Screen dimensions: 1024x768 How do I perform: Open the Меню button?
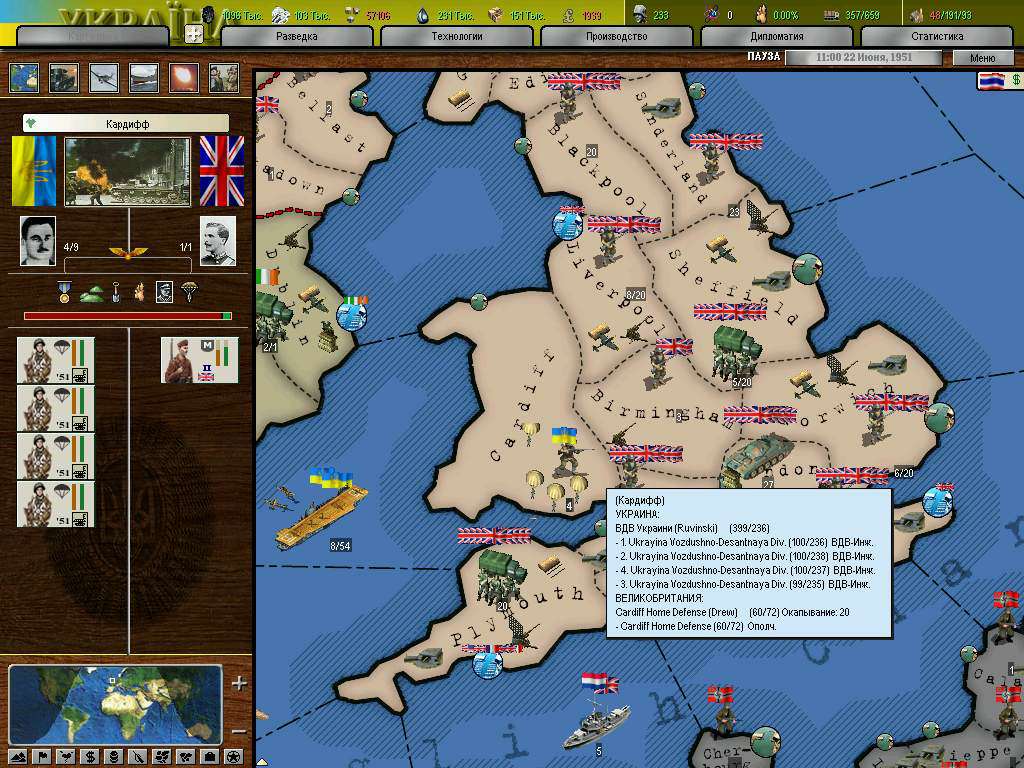(x=982, y=58)
